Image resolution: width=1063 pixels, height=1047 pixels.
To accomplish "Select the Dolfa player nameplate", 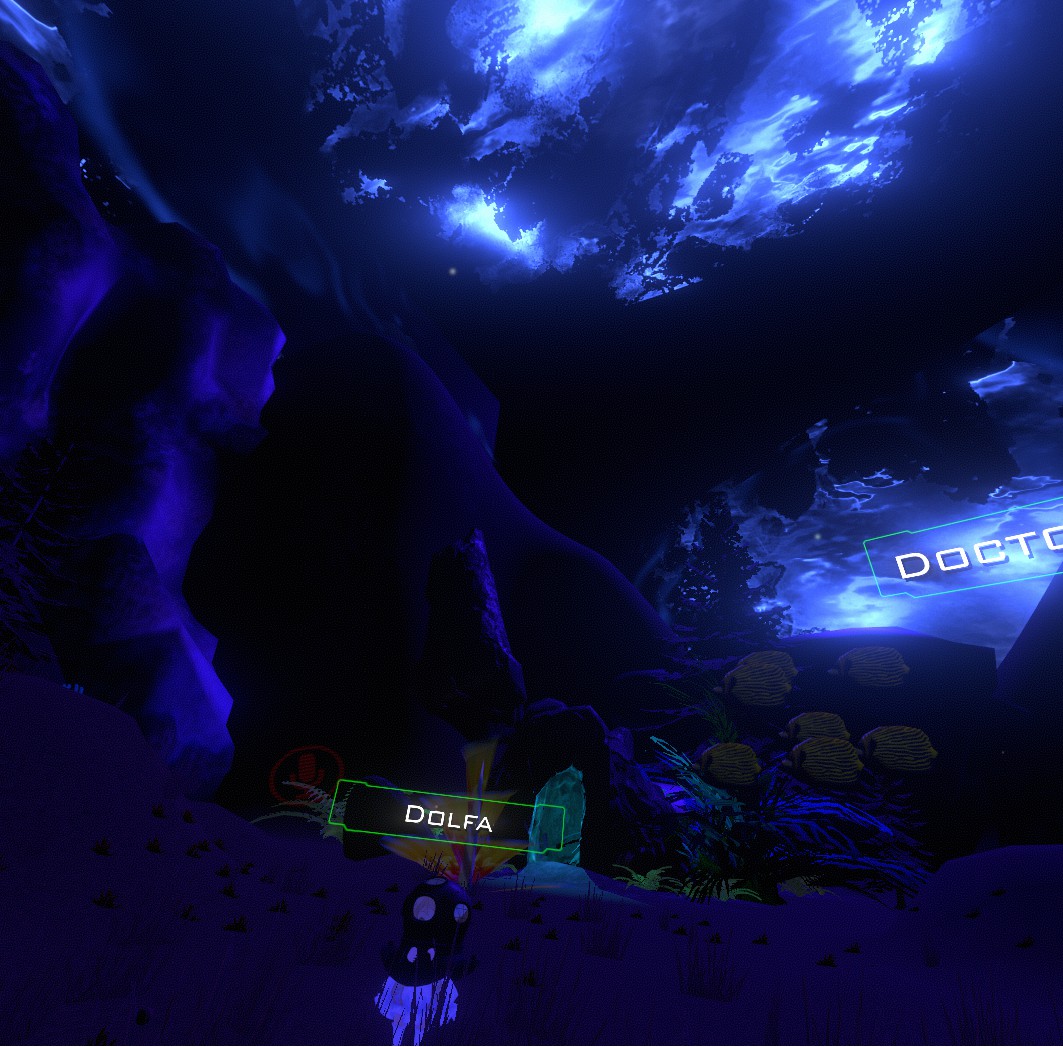I will click(448, 817).
